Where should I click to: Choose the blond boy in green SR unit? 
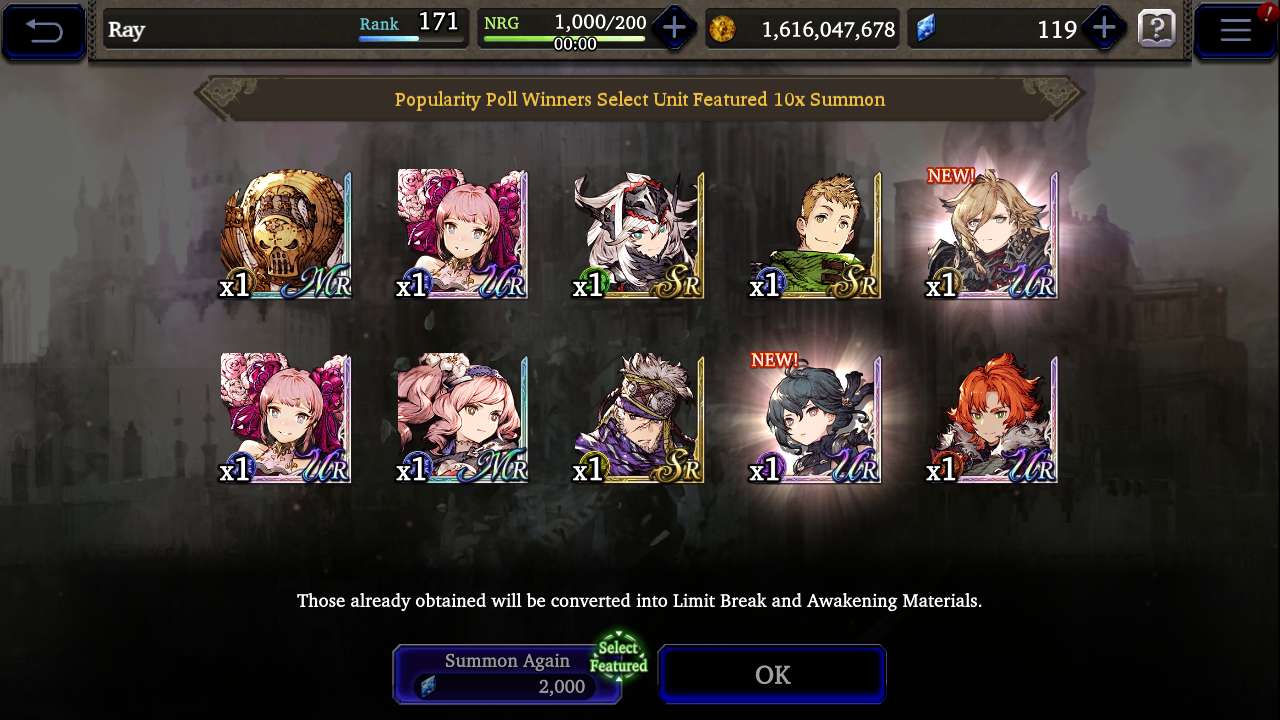815,235
